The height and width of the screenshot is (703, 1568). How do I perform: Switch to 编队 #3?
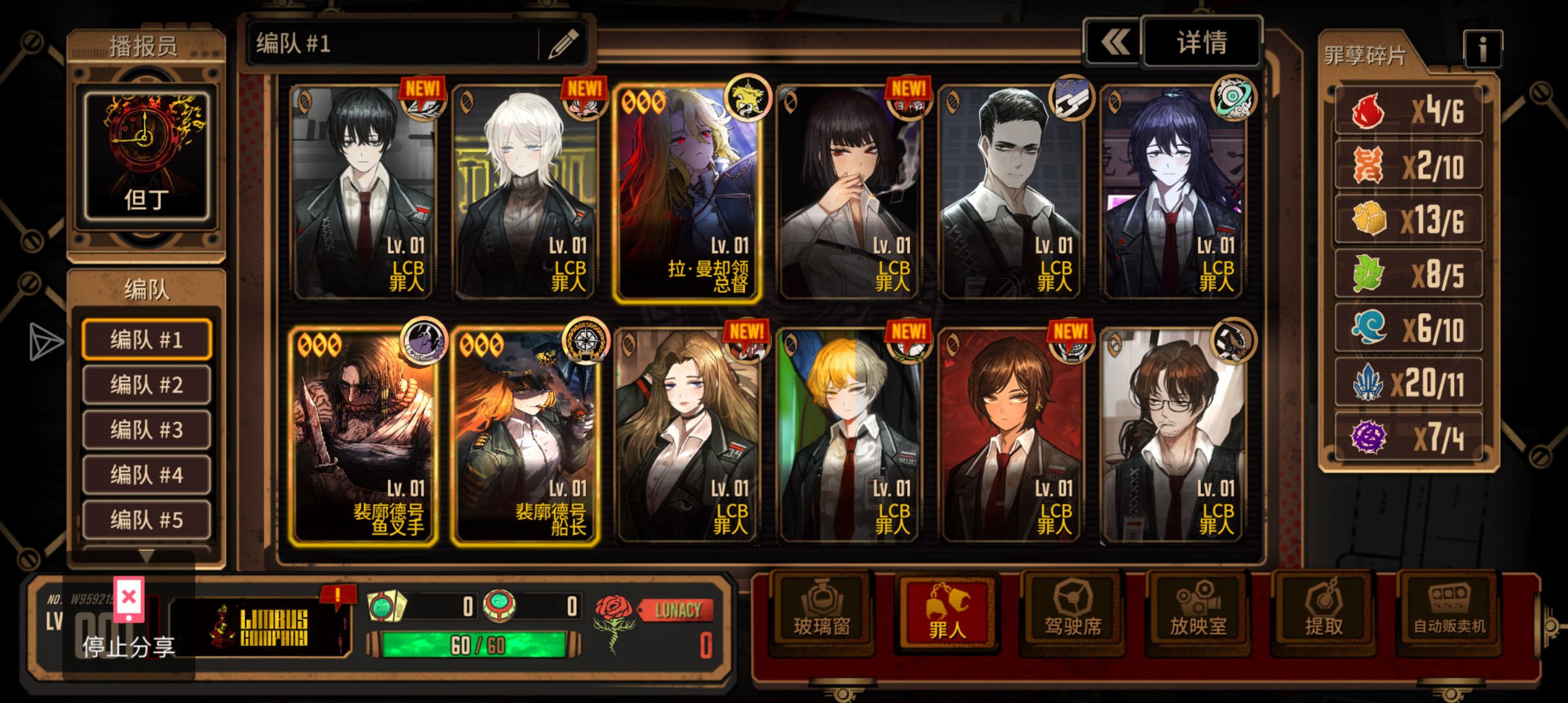point(147,430)
